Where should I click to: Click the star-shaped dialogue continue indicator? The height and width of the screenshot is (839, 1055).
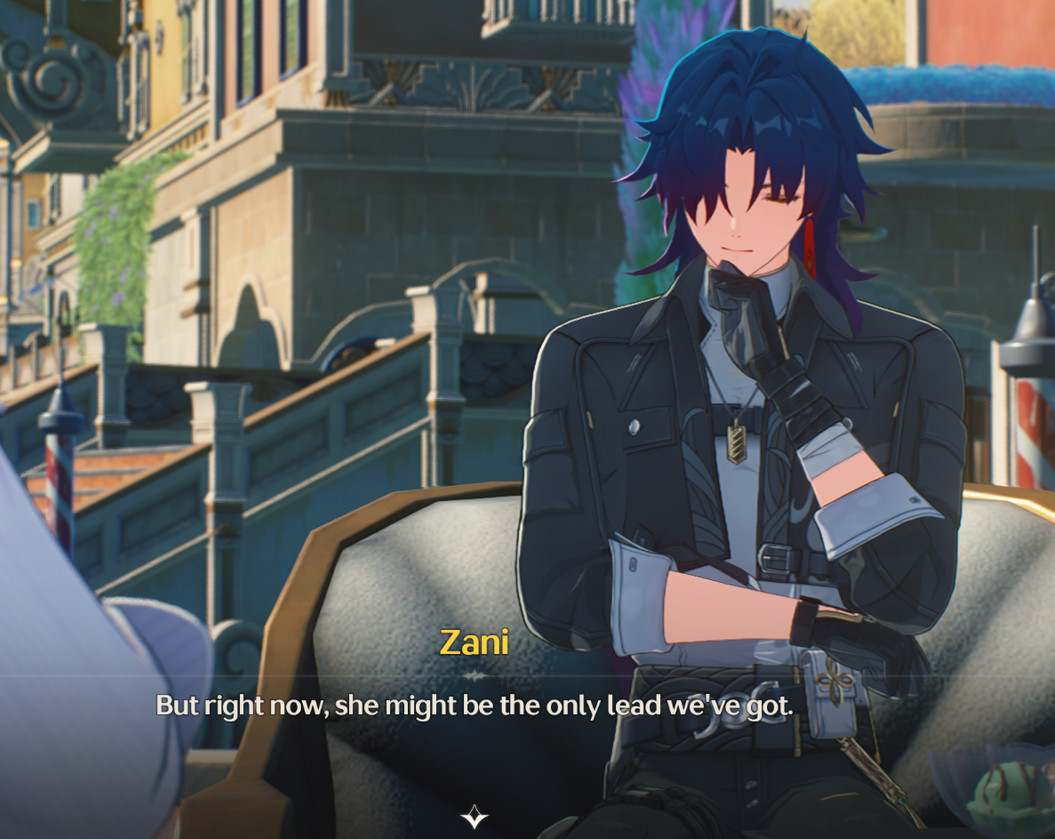click(x=474, y=817)
